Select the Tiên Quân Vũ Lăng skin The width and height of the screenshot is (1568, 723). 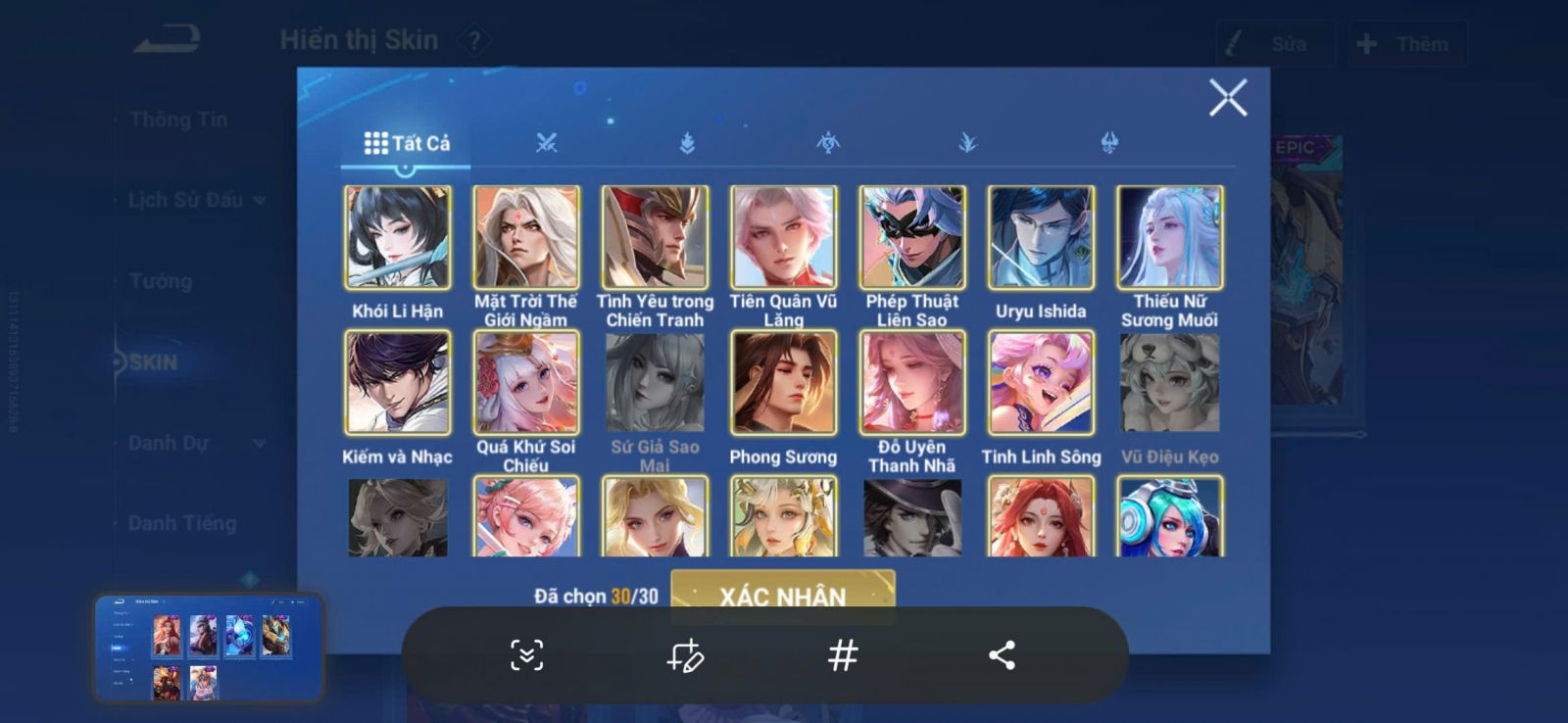[x=783, y=237]
